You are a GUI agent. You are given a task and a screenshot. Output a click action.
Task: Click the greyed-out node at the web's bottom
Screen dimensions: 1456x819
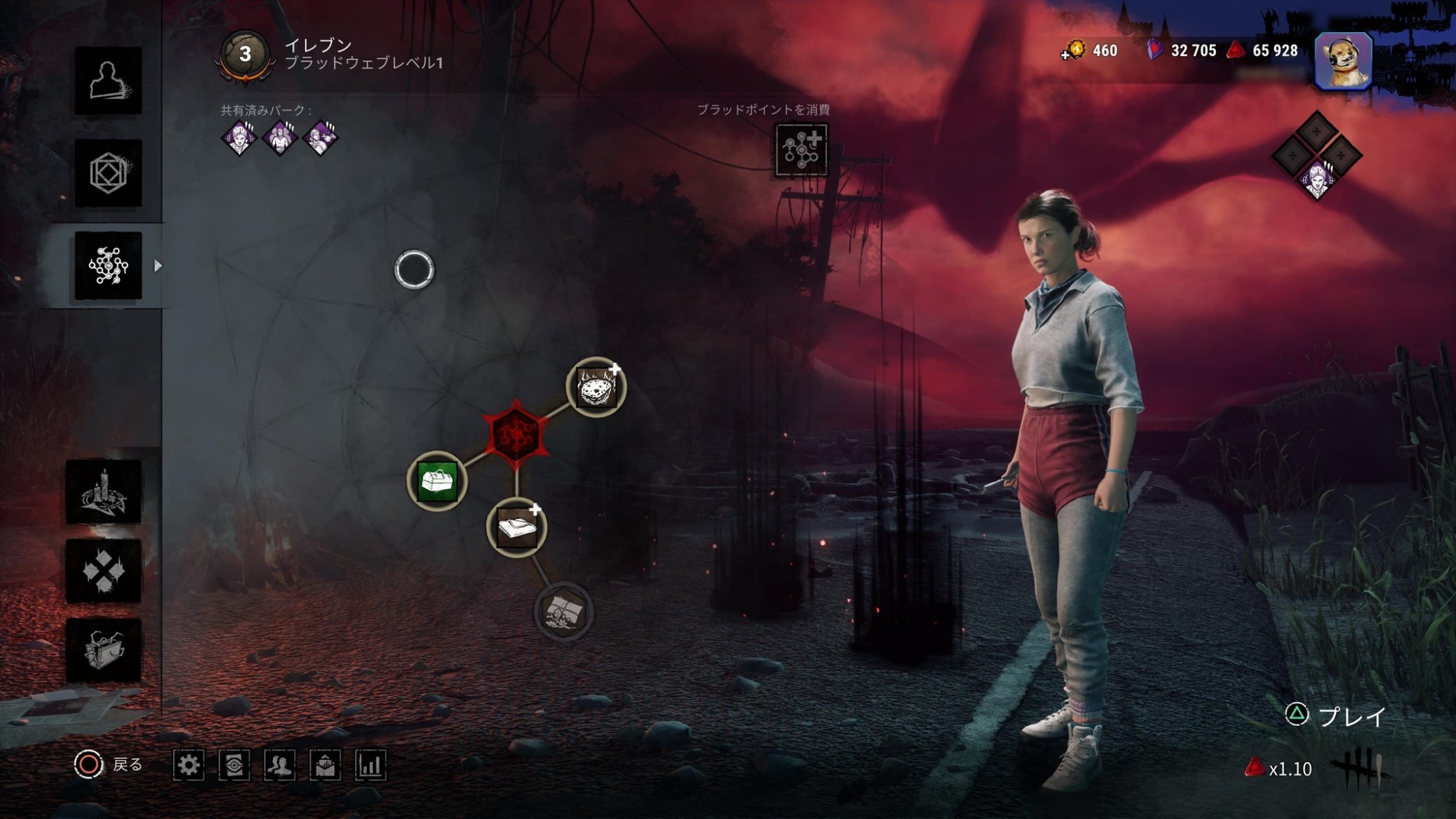[563, 612]
